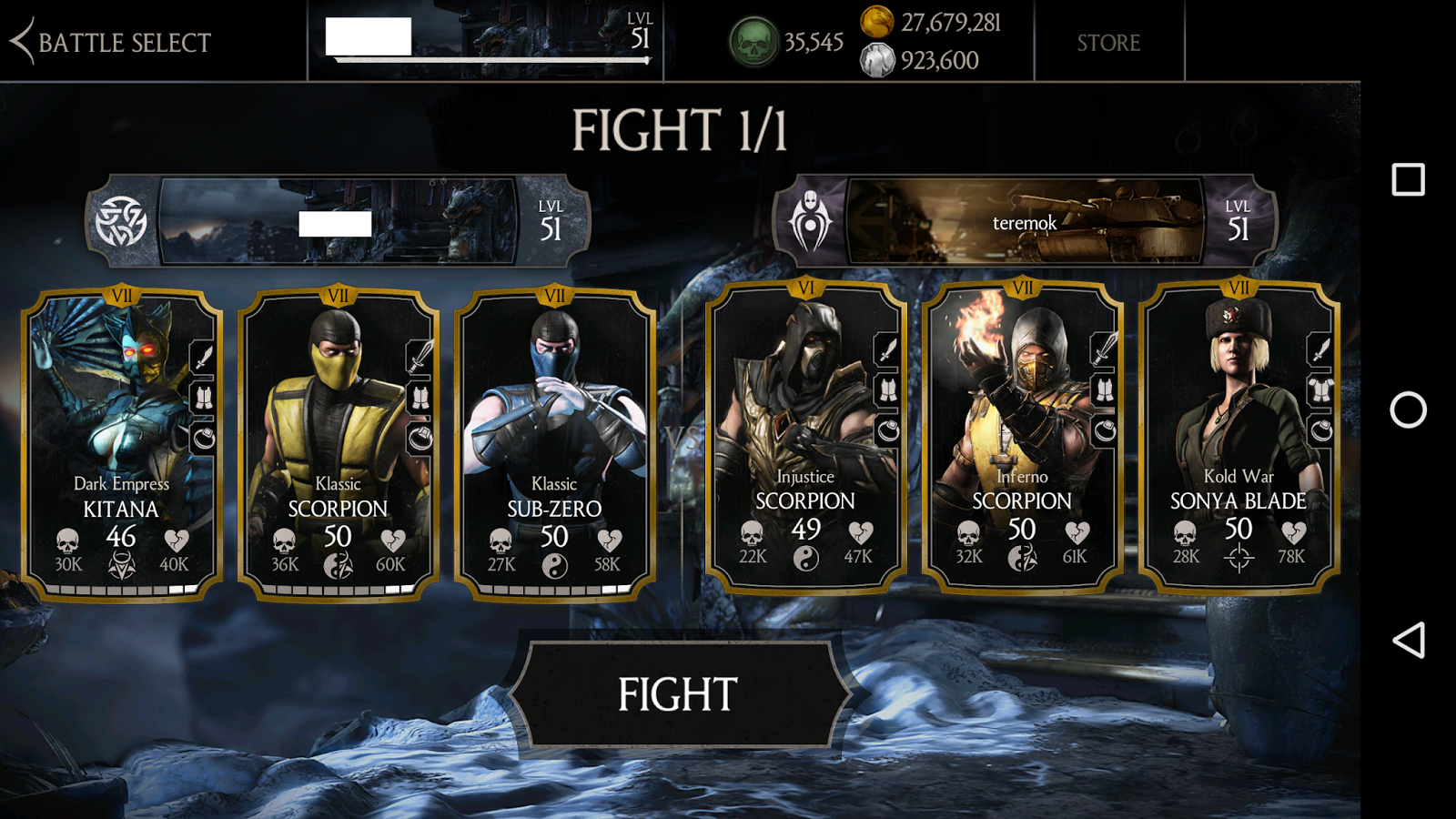The image size is (1456, 819).
Task: Click the broken heart icon on Sonya Blade's card
Action: coord(1292,533)
